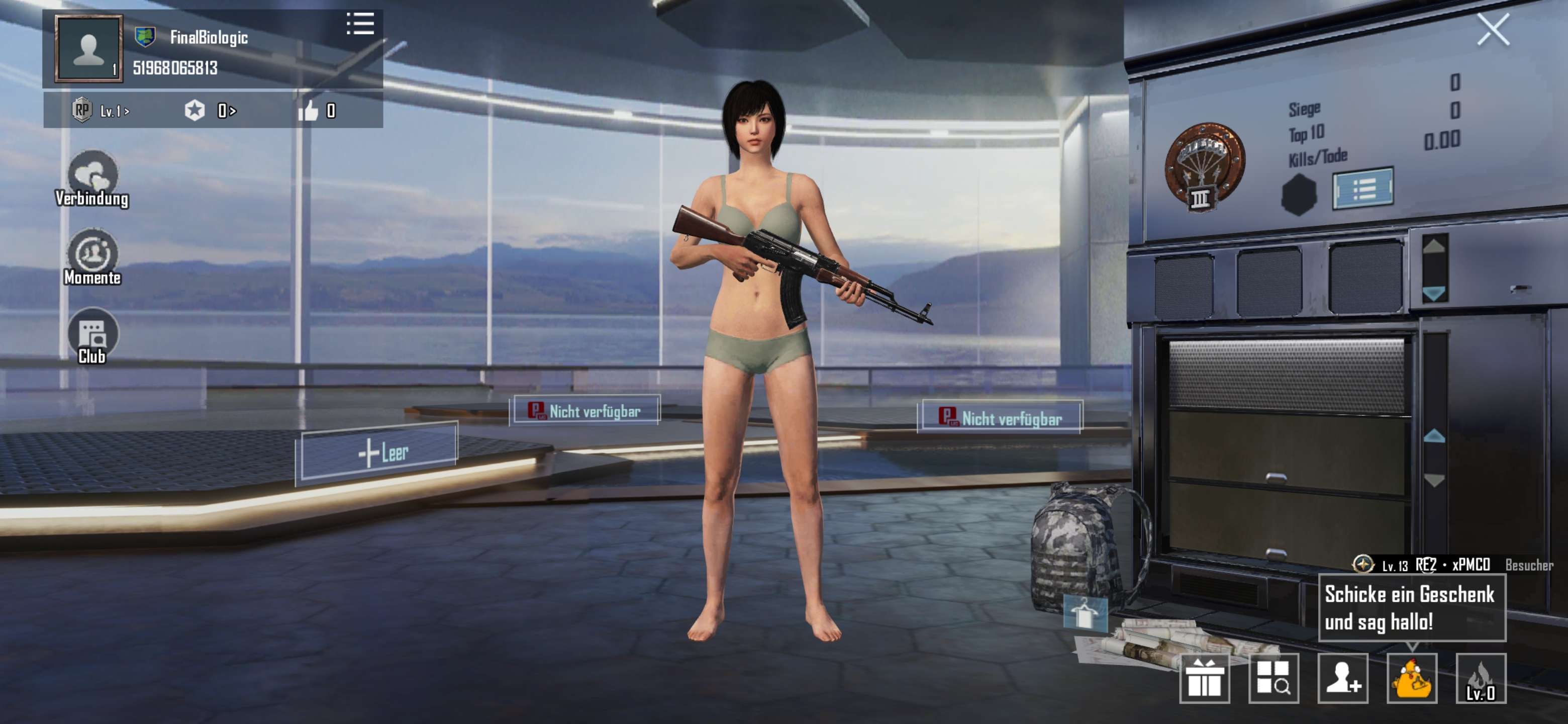Open the list menu beside FinalBiologic

[x=361, y=24]
